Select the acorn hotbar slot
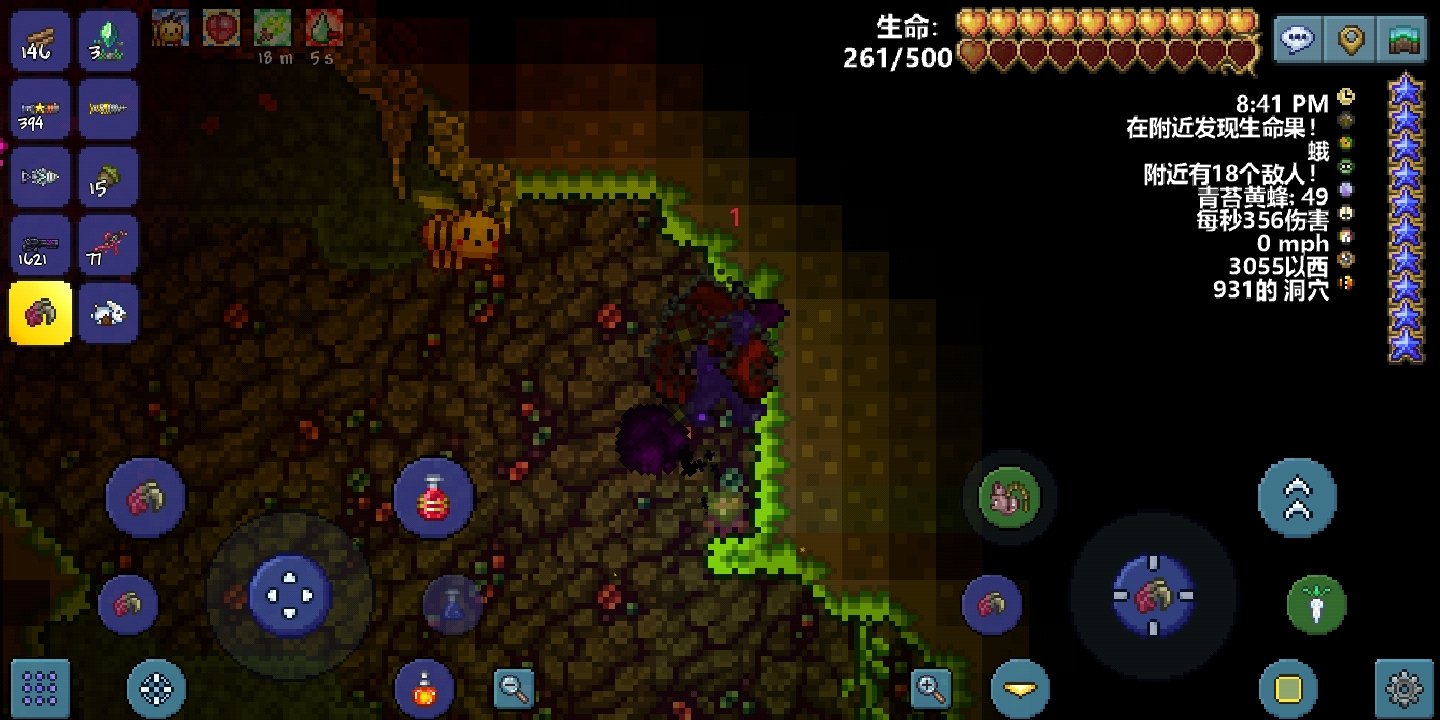The width and height of the screenshot is (1440, 720). (108, 178)
